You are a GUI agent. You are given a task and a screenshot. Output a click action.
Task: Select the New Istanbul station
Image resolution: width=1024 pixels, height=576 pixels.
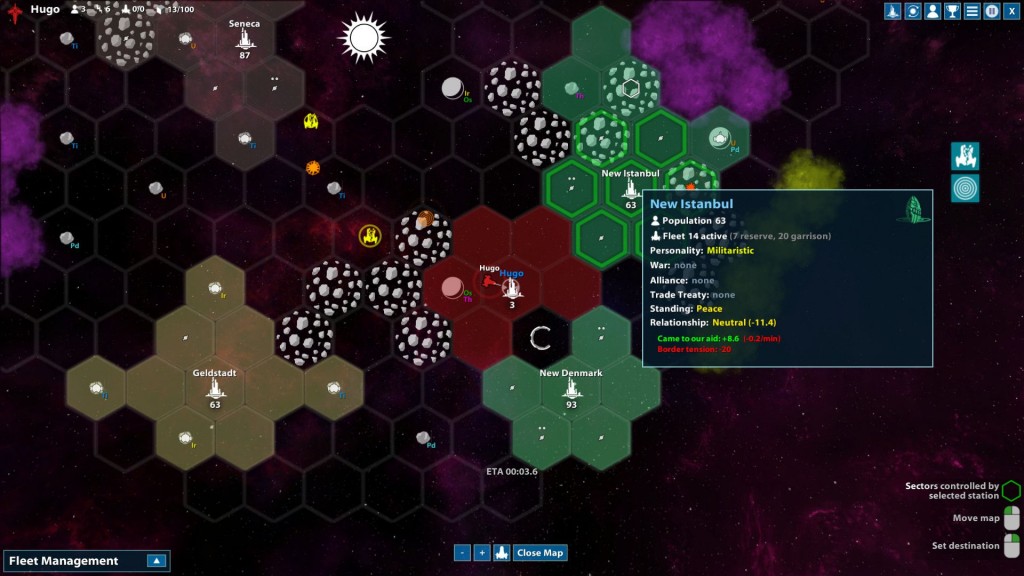tap(631, 188)
